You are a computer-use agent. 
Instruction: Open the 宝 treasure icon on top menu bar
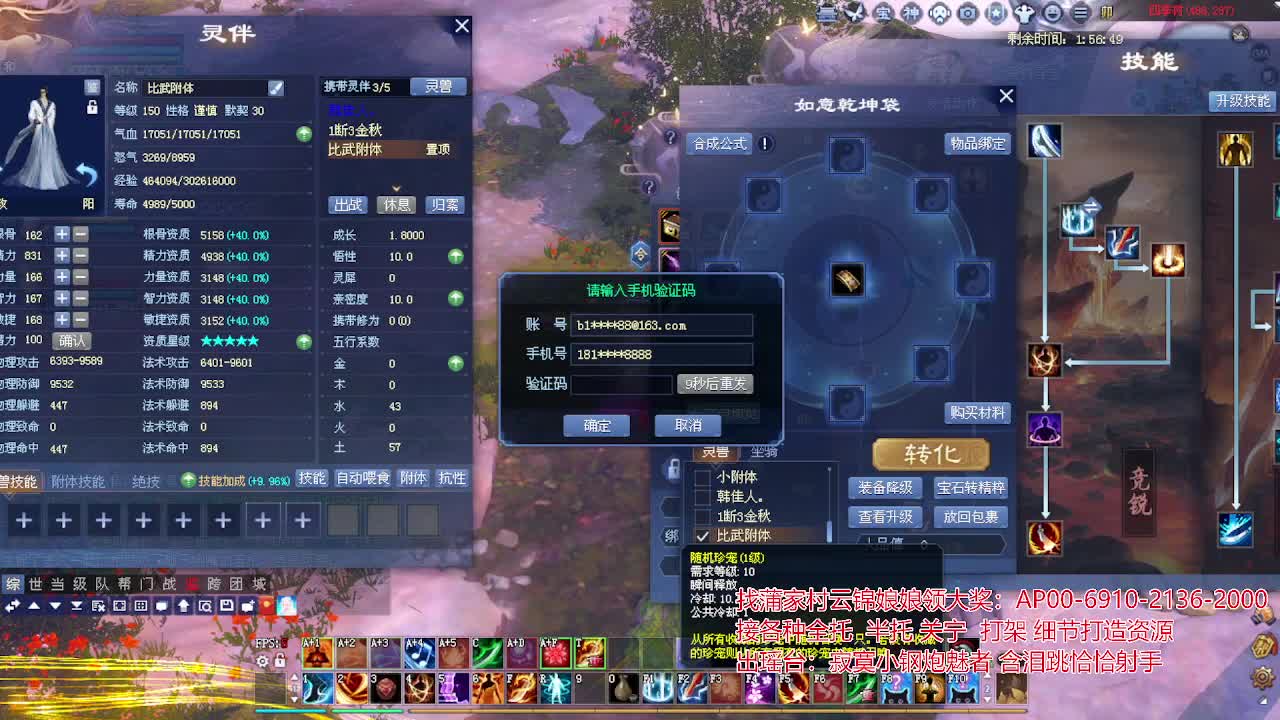884,14
